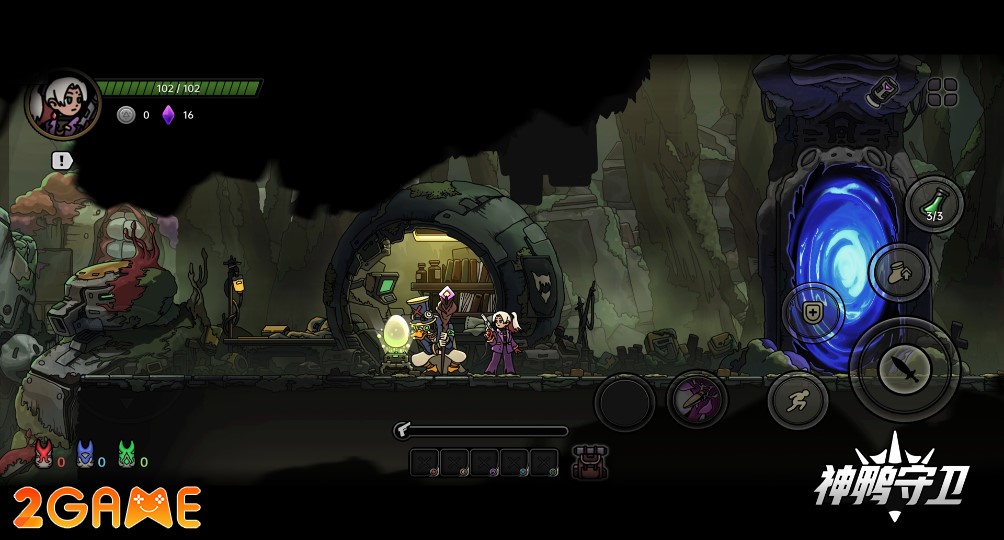The width and height of the screenshot is (1004, 540).
Task: Open the four-squares grid menu
Action: [942, 93]
